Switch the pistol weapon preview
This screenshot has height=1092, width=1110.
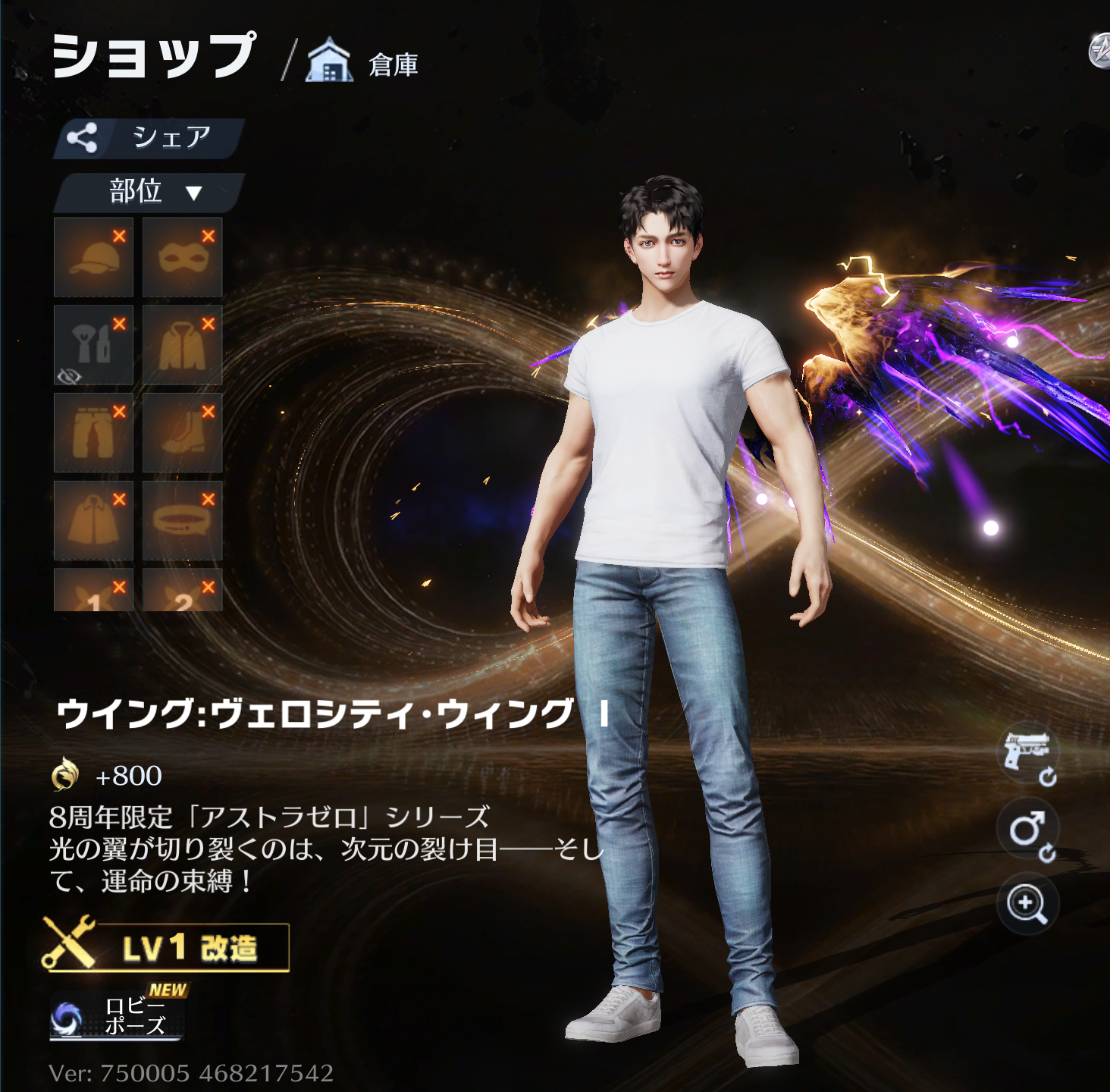(x=1027, y=755)
